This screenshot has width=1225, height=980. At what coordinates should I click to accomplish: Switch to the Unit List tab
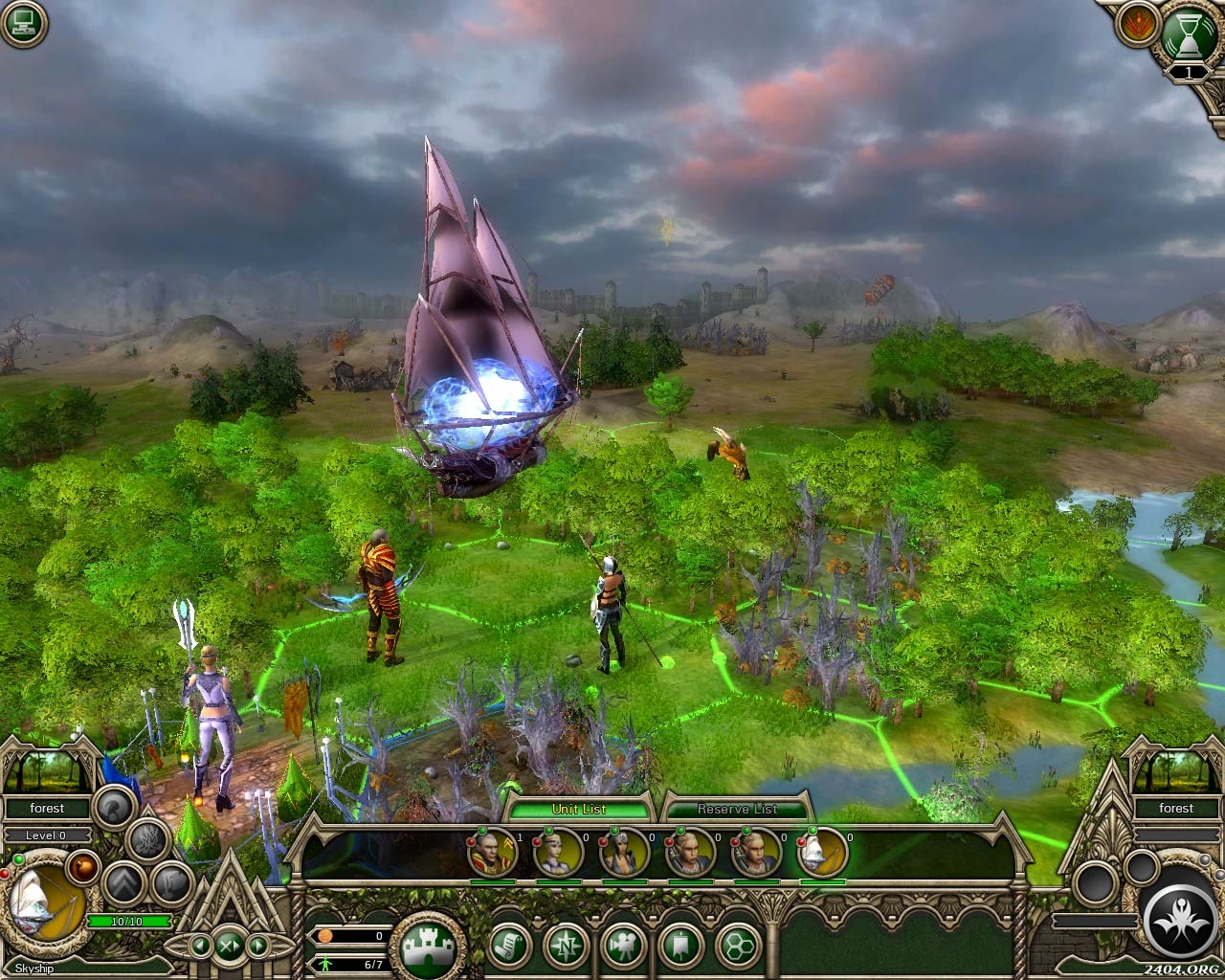[x=579, y=809]
